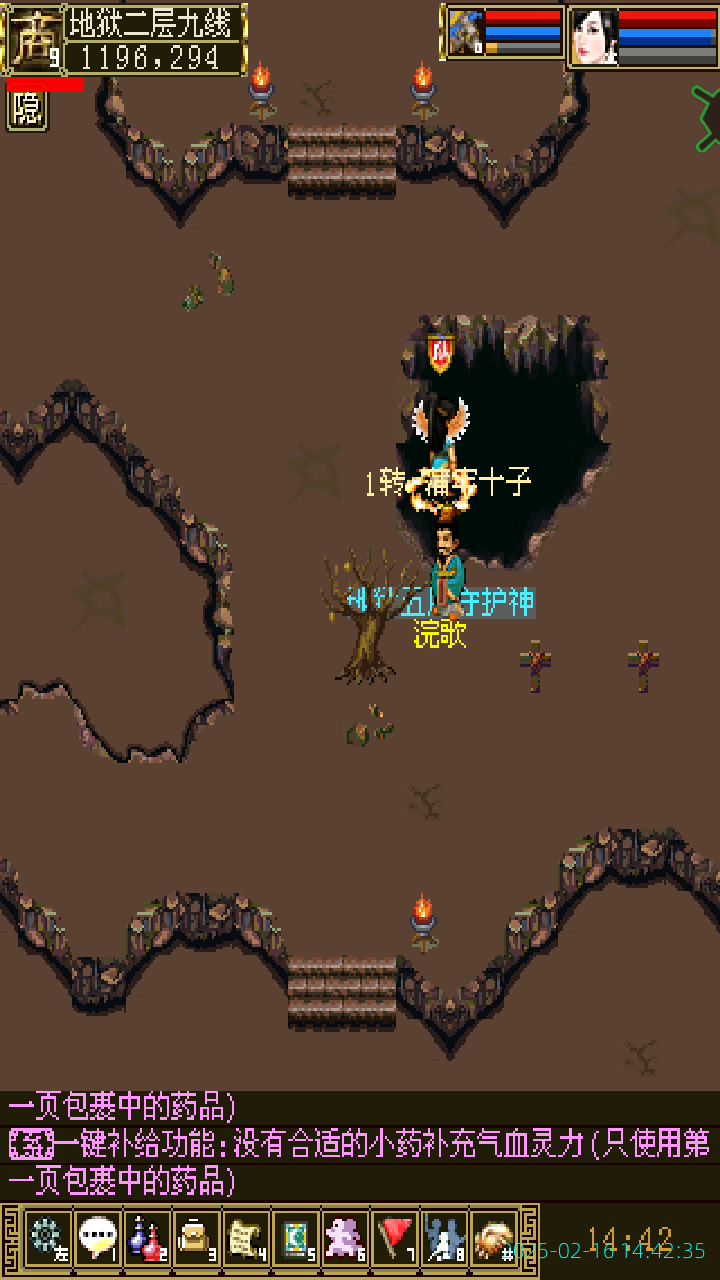Open the backpack inventory
The image size is (720, 1280).
pyautogui.click(x=196, y=1238)
